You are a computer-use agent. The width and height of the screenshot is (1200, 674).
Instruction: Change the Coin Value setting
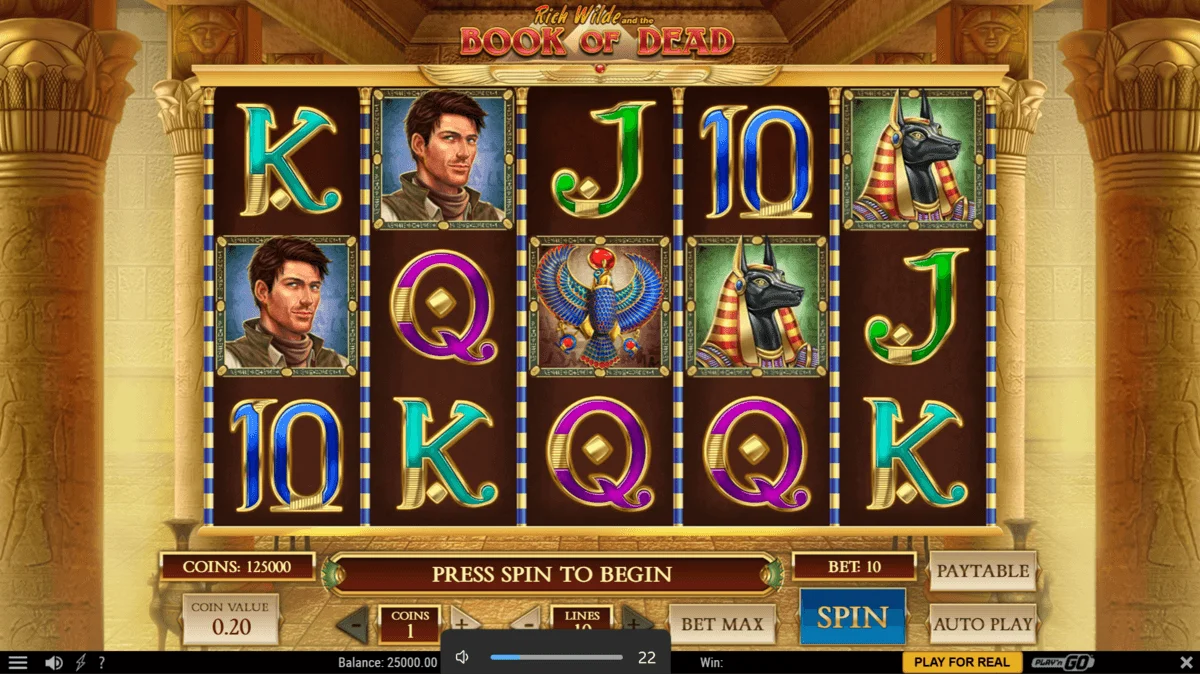click(x=230, y=618)
